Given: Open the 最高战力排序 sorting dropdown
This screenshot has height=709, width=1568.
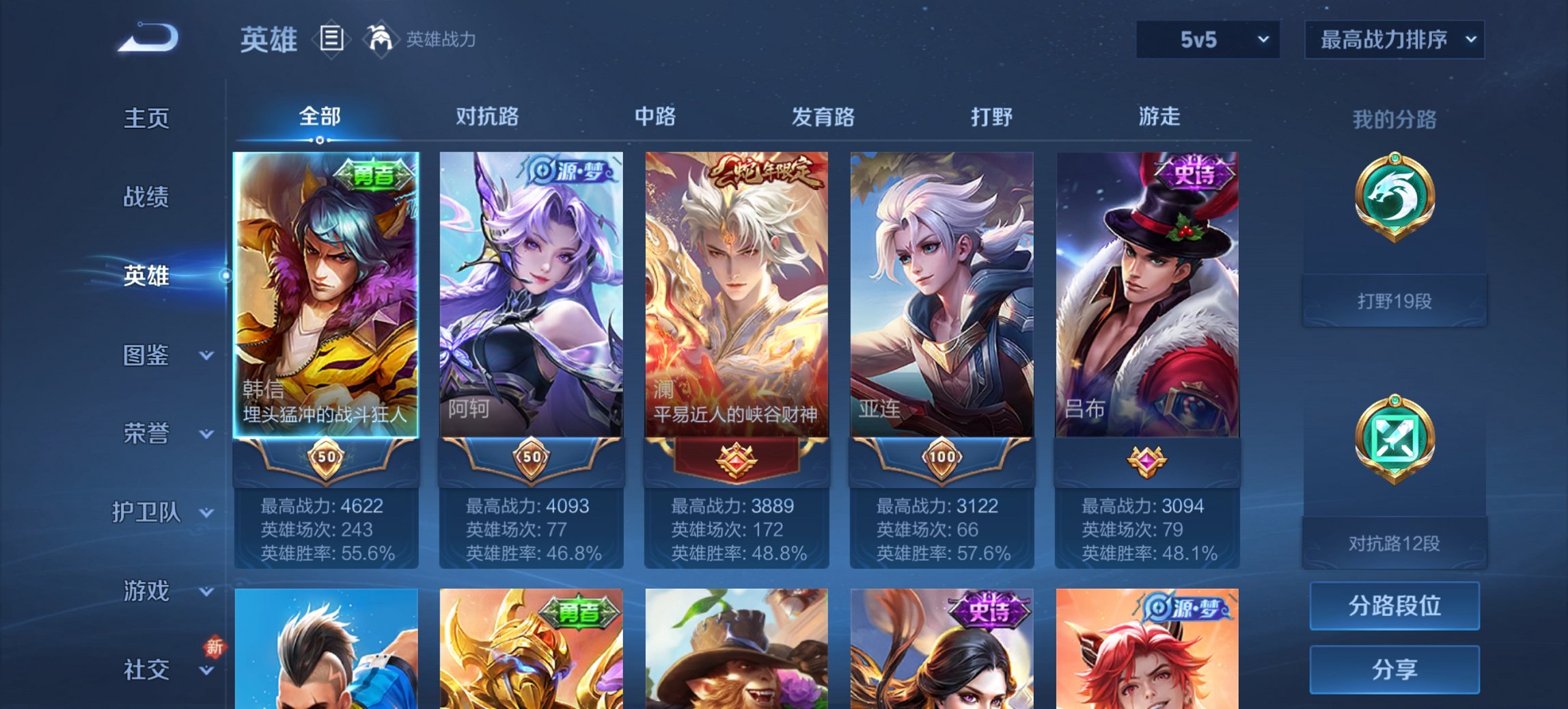Looking at the screenshot, I should coord(1394,40).
